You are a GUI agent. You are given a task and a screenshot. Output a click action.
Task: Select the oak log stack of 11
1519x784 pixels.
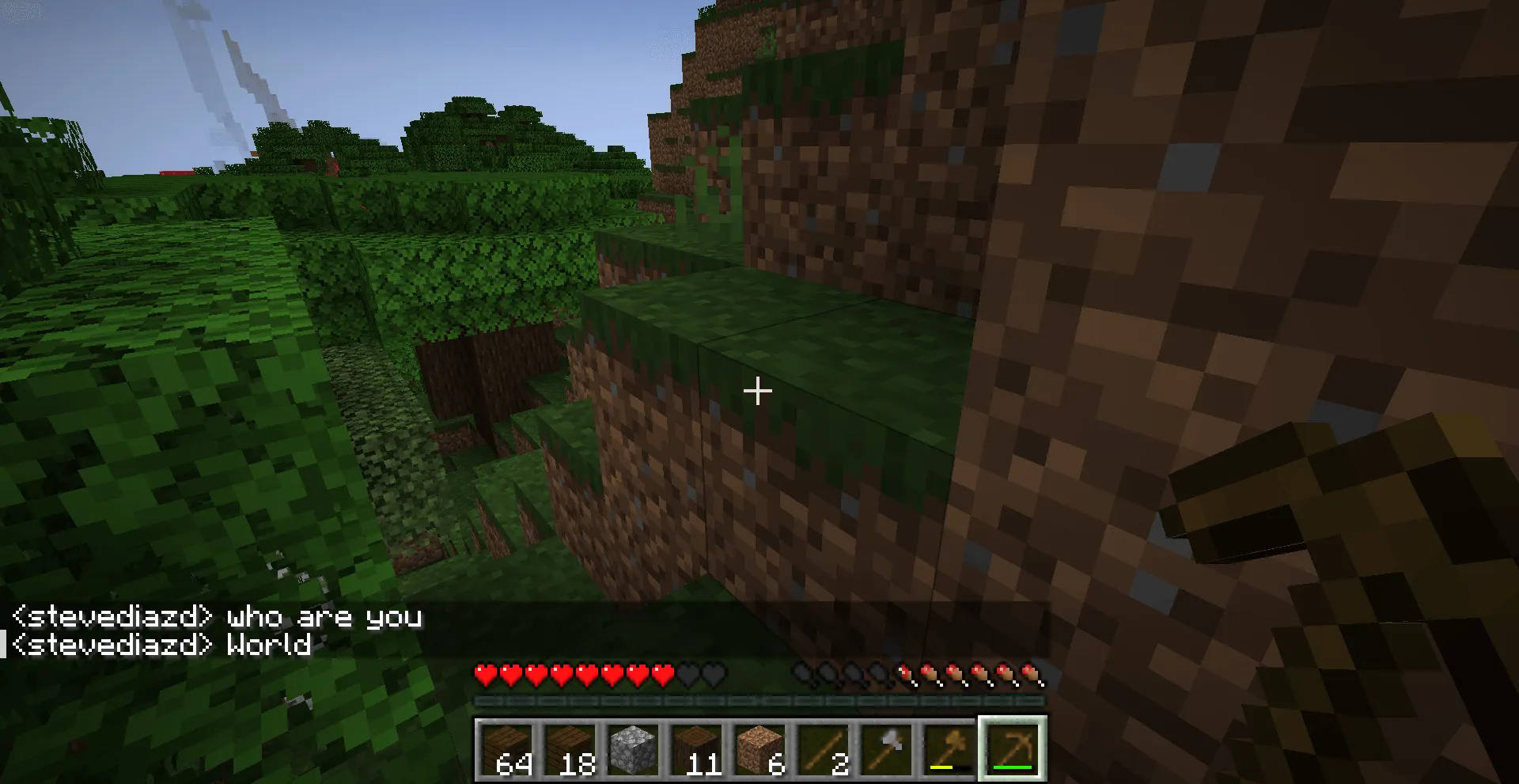click(x=698, y=748)
